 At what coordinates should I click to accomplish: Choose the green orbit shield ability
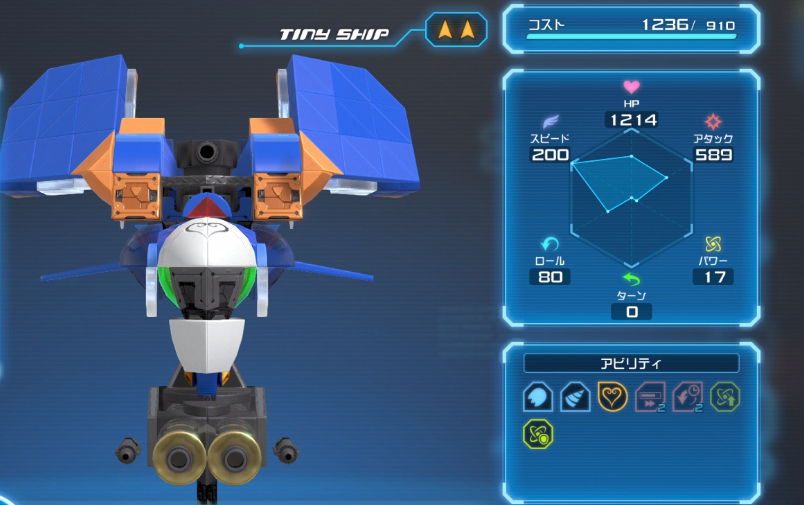coord(538,434)
